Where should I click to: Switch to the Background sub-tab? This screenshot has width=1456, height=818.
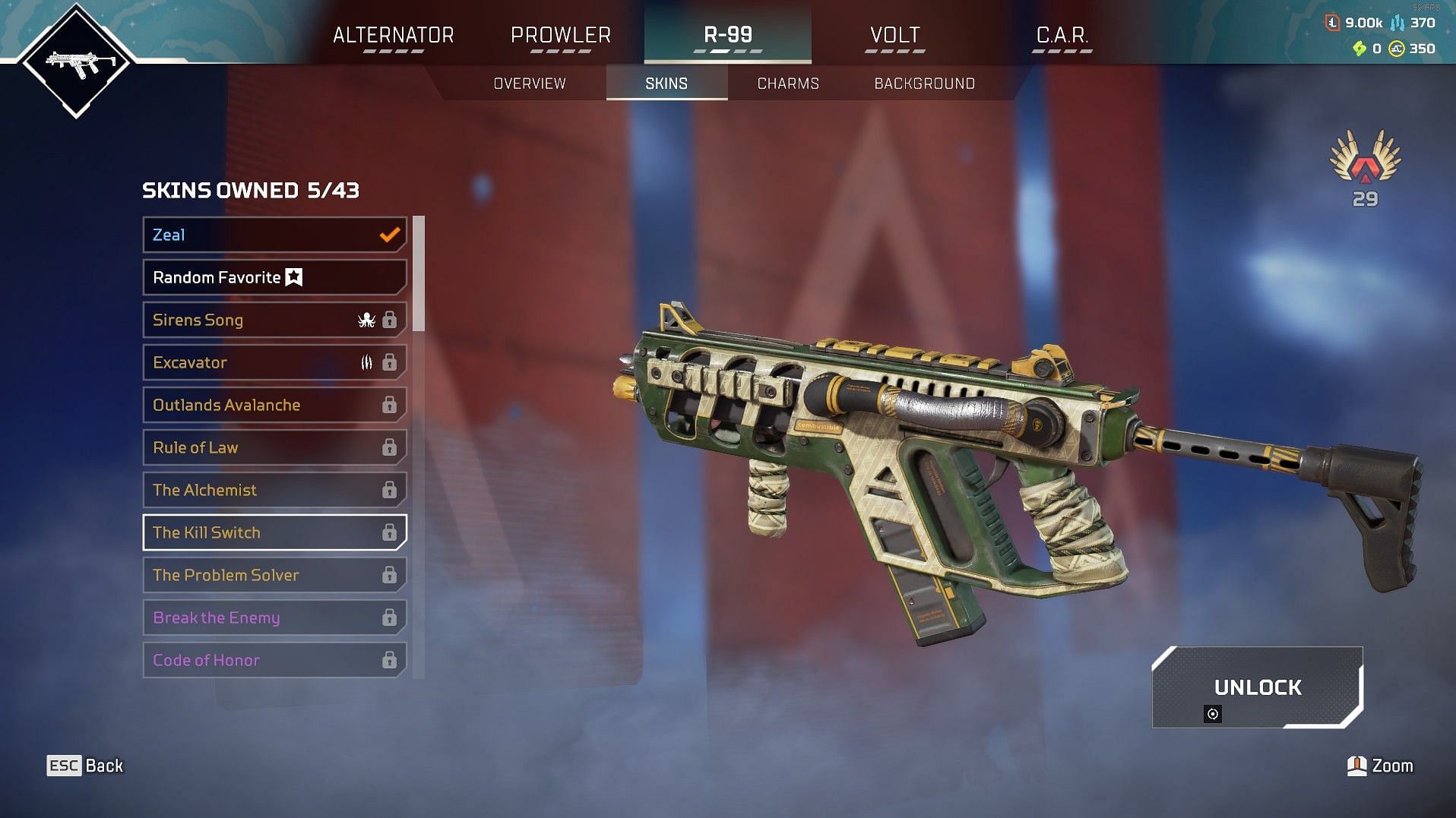pyautogui.click(x=924, y=84)
